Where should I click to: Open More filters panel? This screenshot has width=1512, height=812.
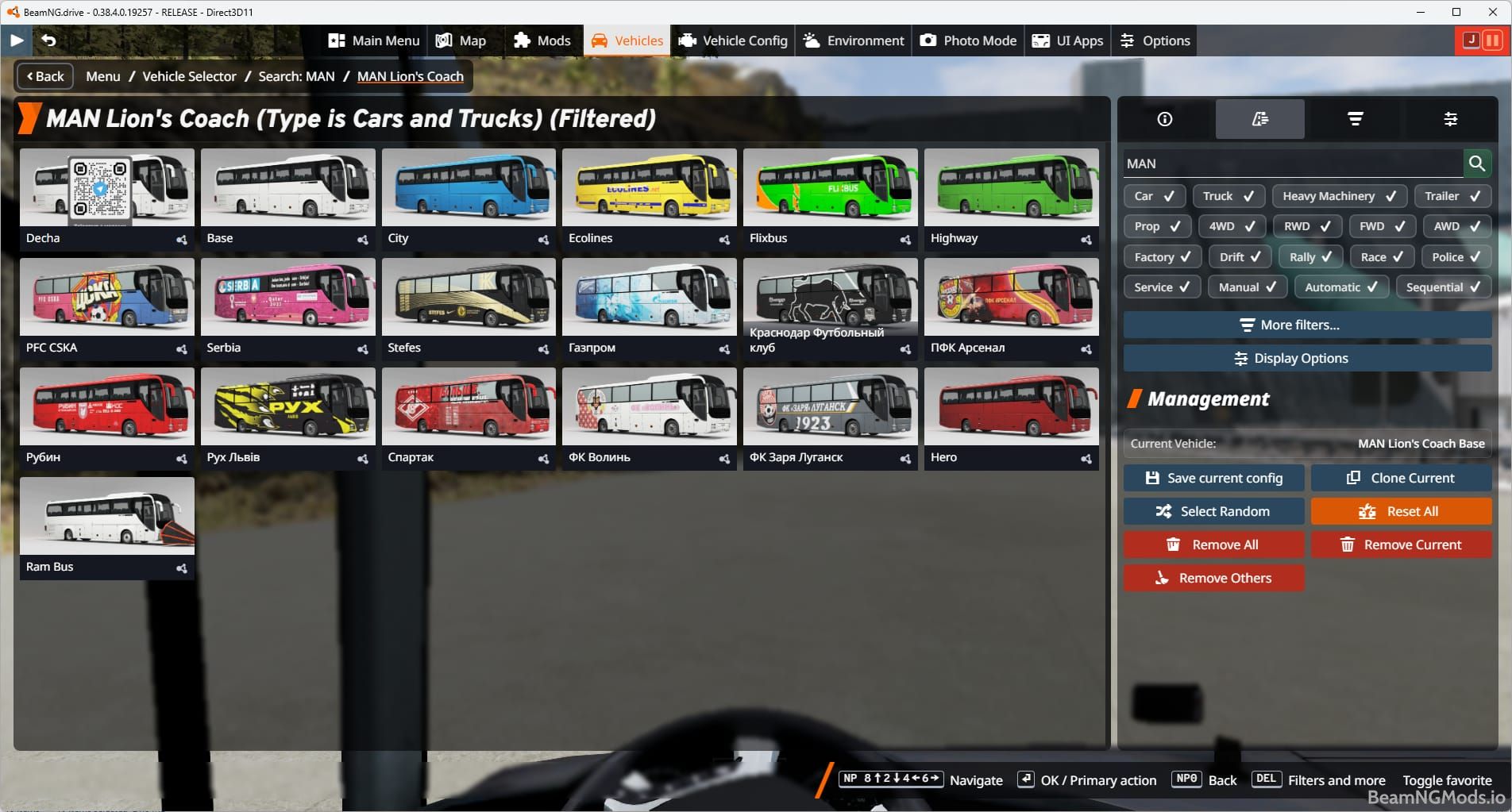click(x=1306, y=325)
